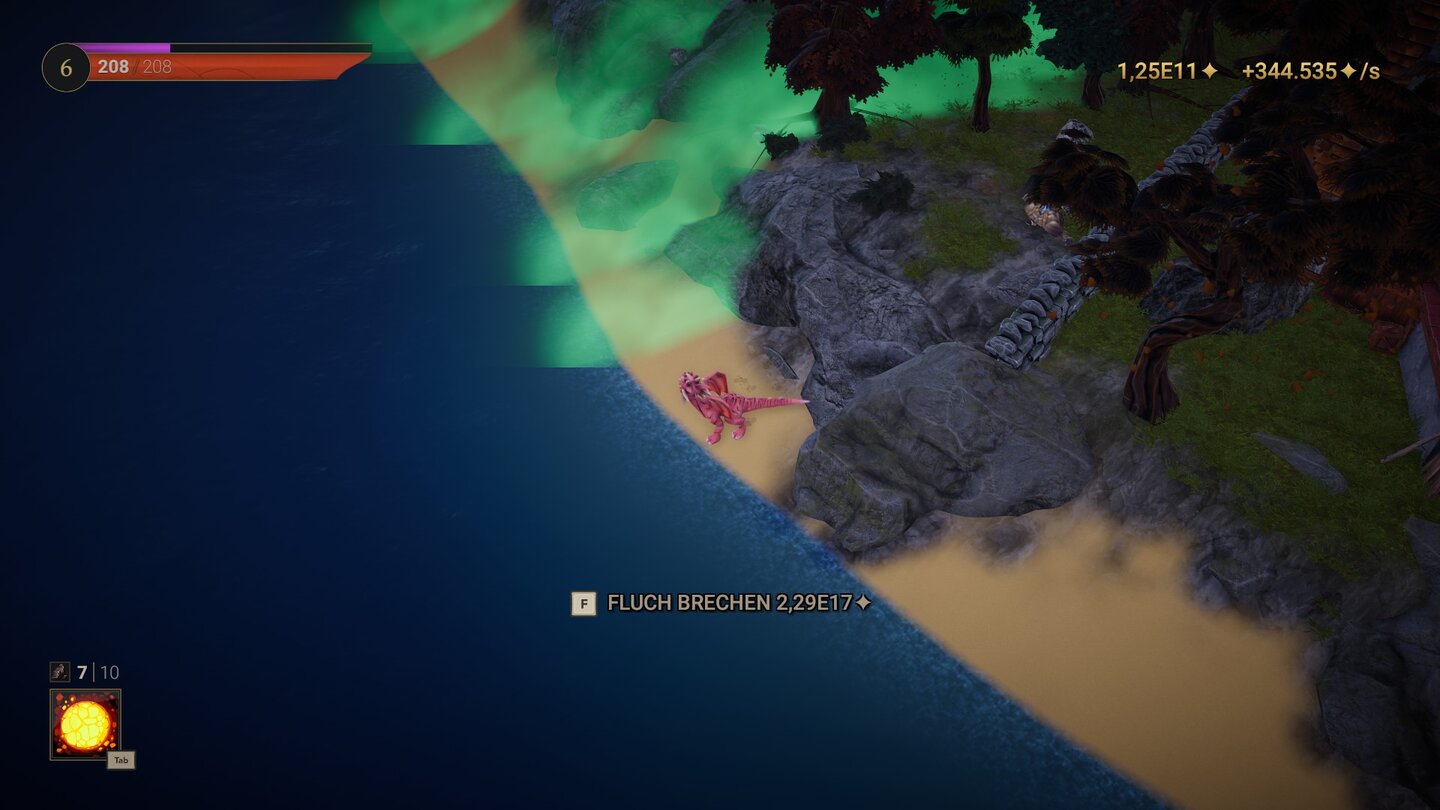Image resolution: width=1440 pixels, height=810 pixels.
Task: Click the 1,25E11 currency total
Action: pyautogui.click(x=1155, y=72)
